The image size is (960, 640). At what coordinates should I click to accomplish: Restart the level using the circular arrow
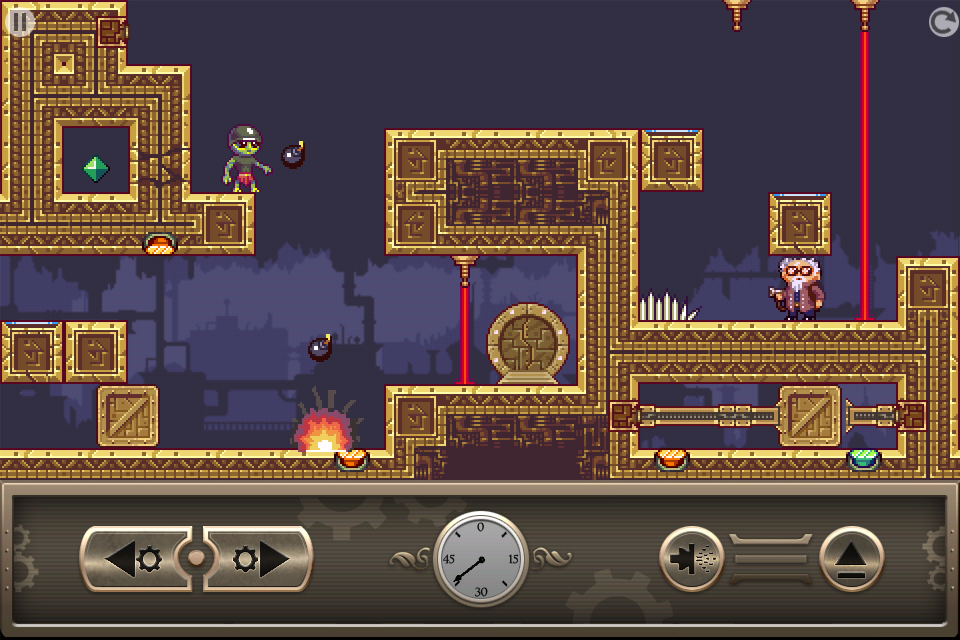point(943,22)
